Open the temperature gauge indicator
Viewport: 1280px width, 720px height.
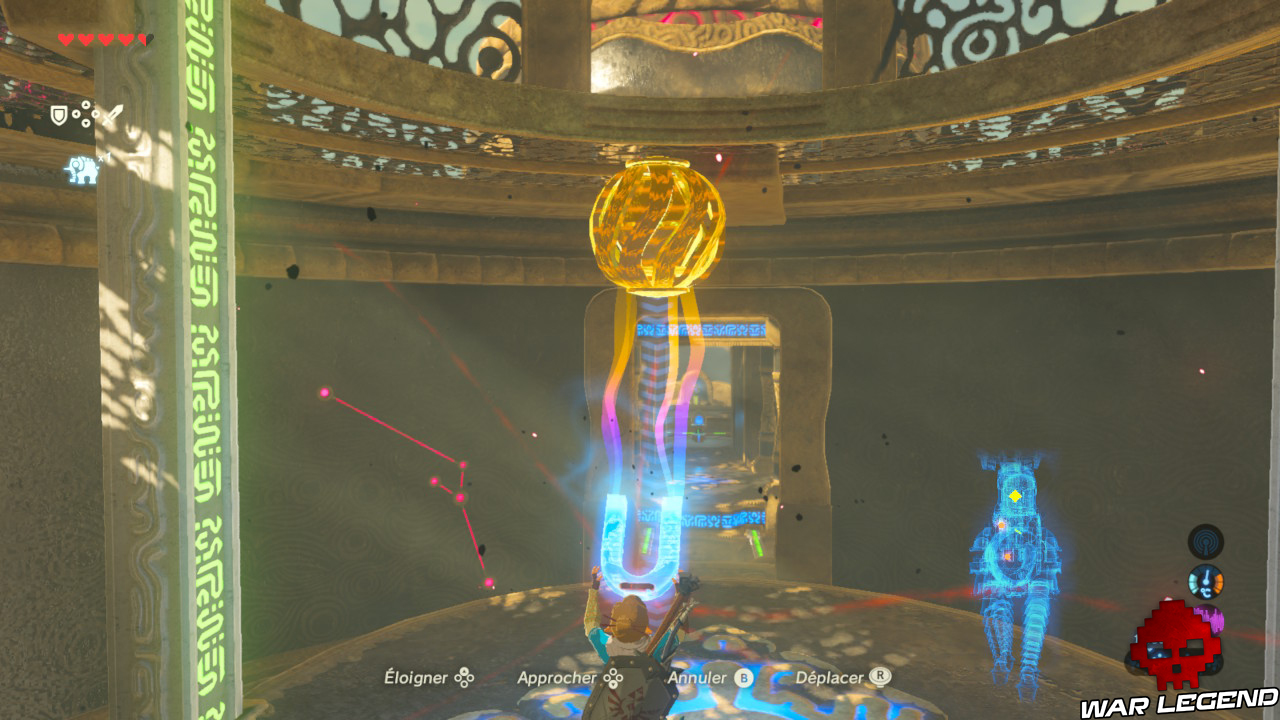click(x=1206, y=582)
